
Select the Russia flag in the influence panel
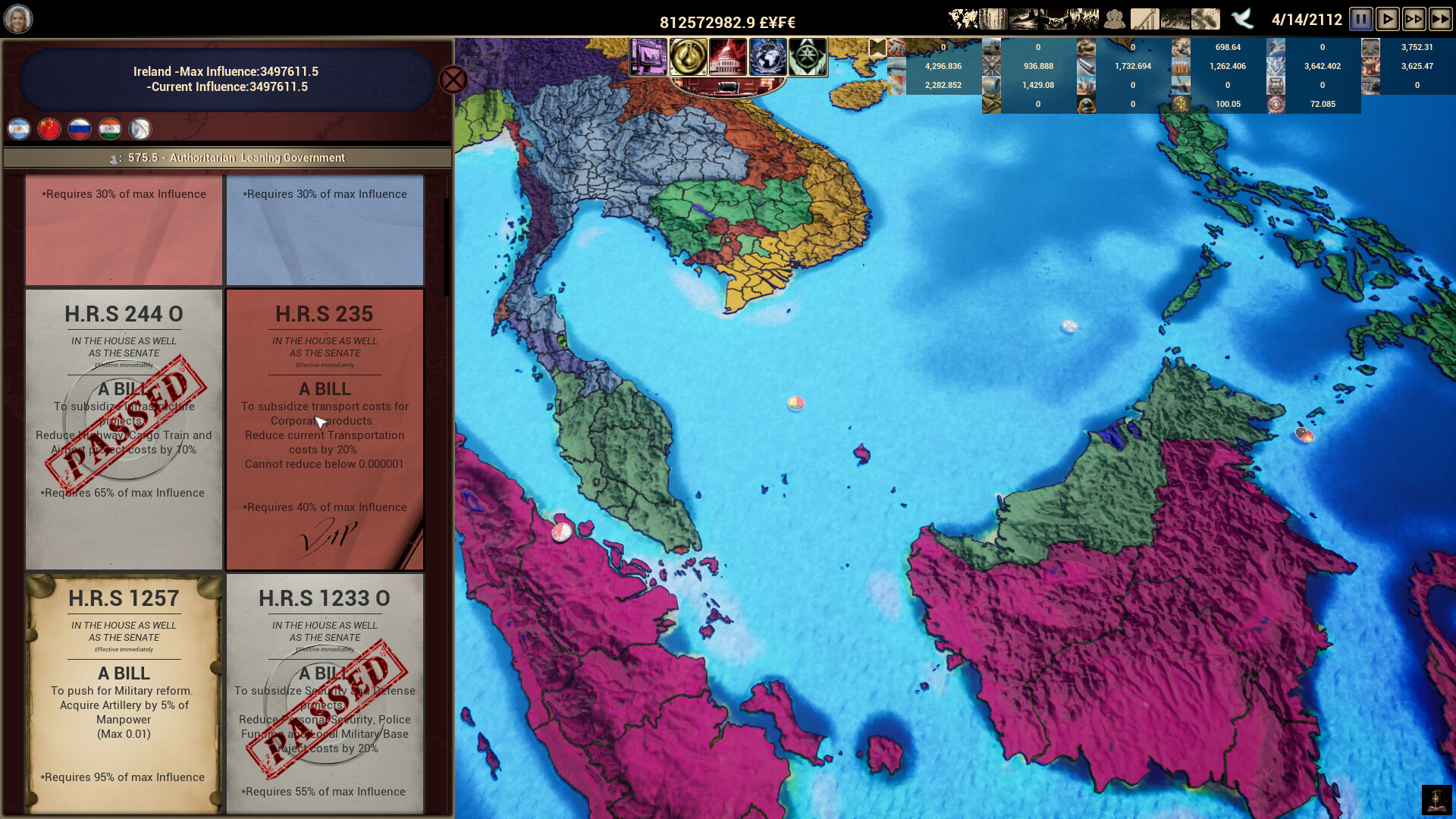point(79,129)
